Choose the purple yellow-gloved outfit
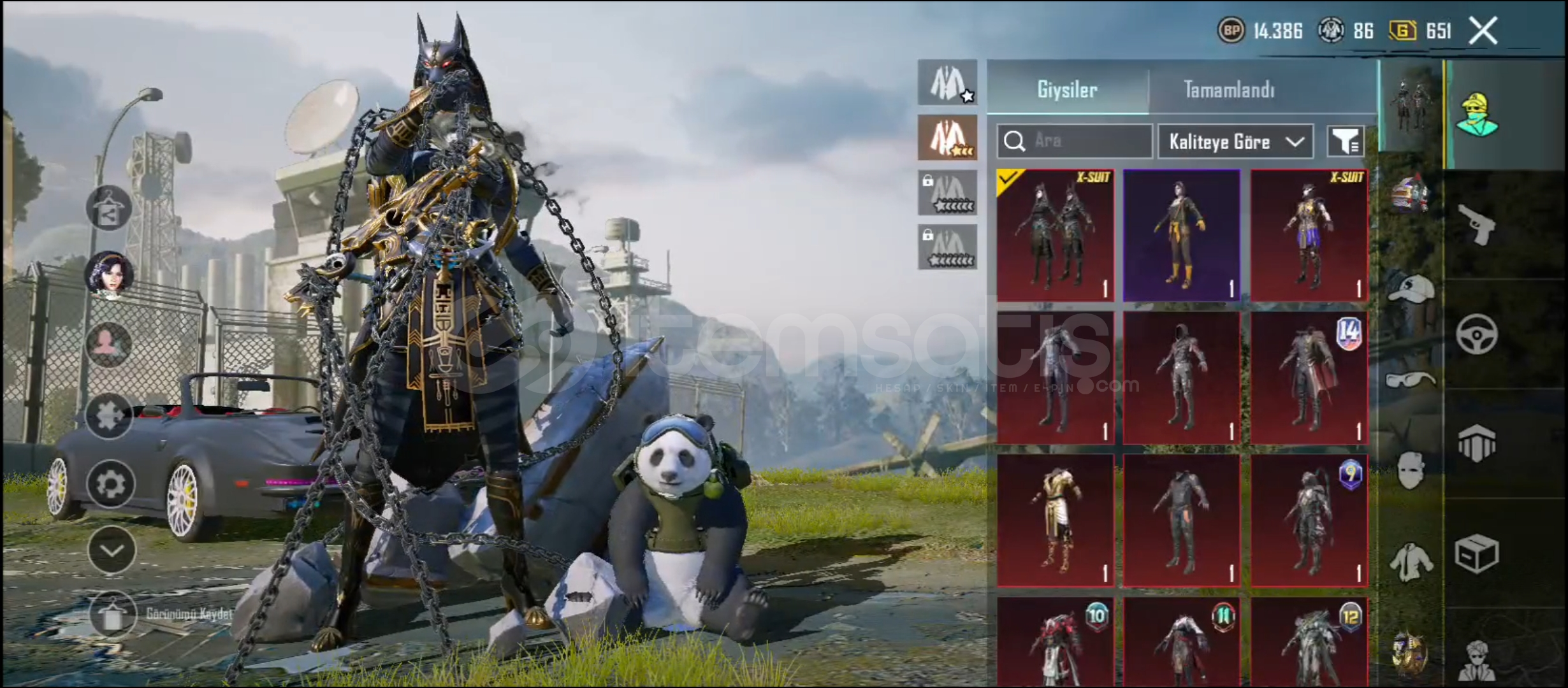The height and width of the screenshot is (688, 1568). 1182,236
